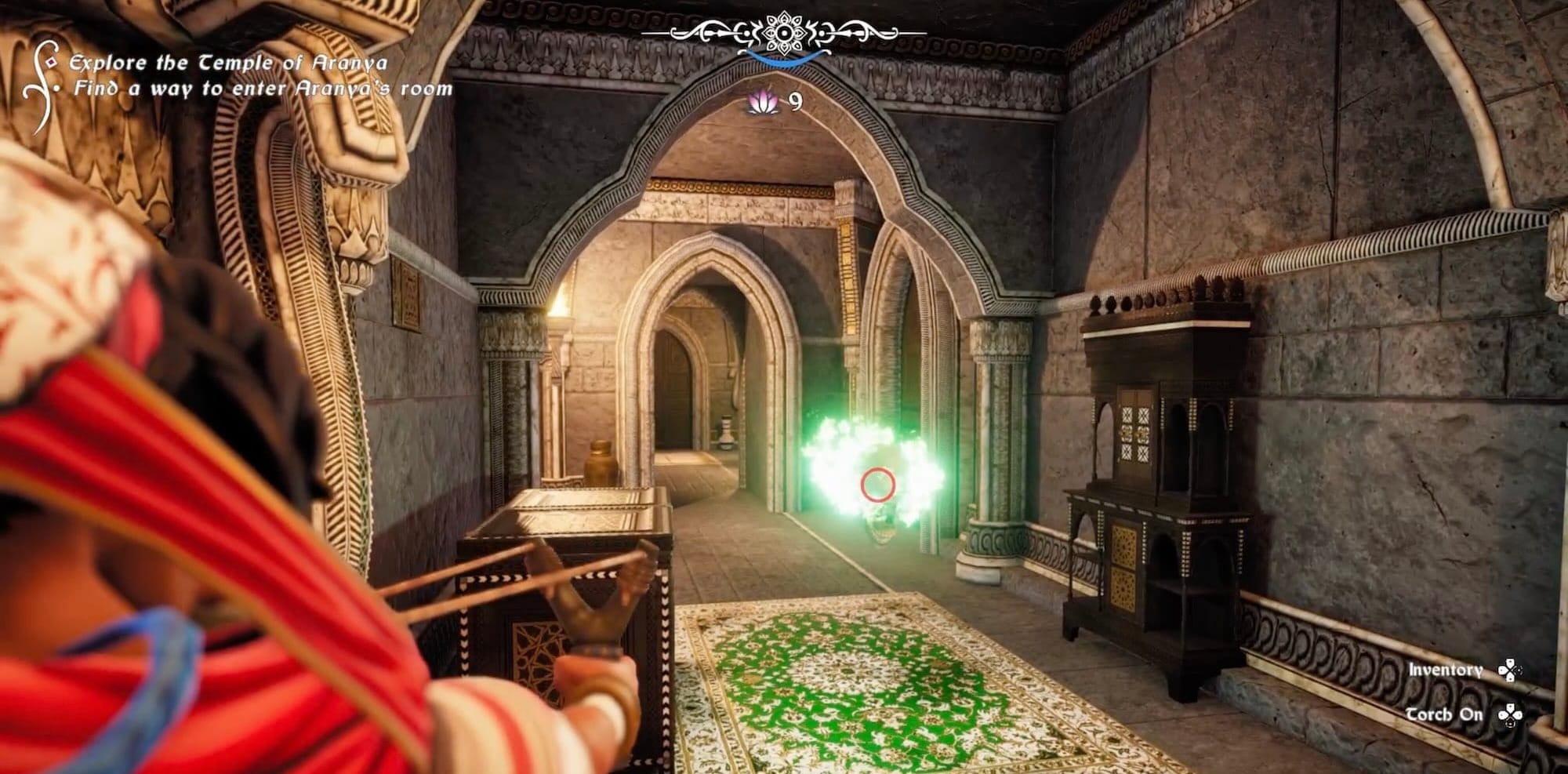The width and height of the screenshot is (1568, 774).
Task: Click the pink lotus flower icon
Action: [760, 102]
